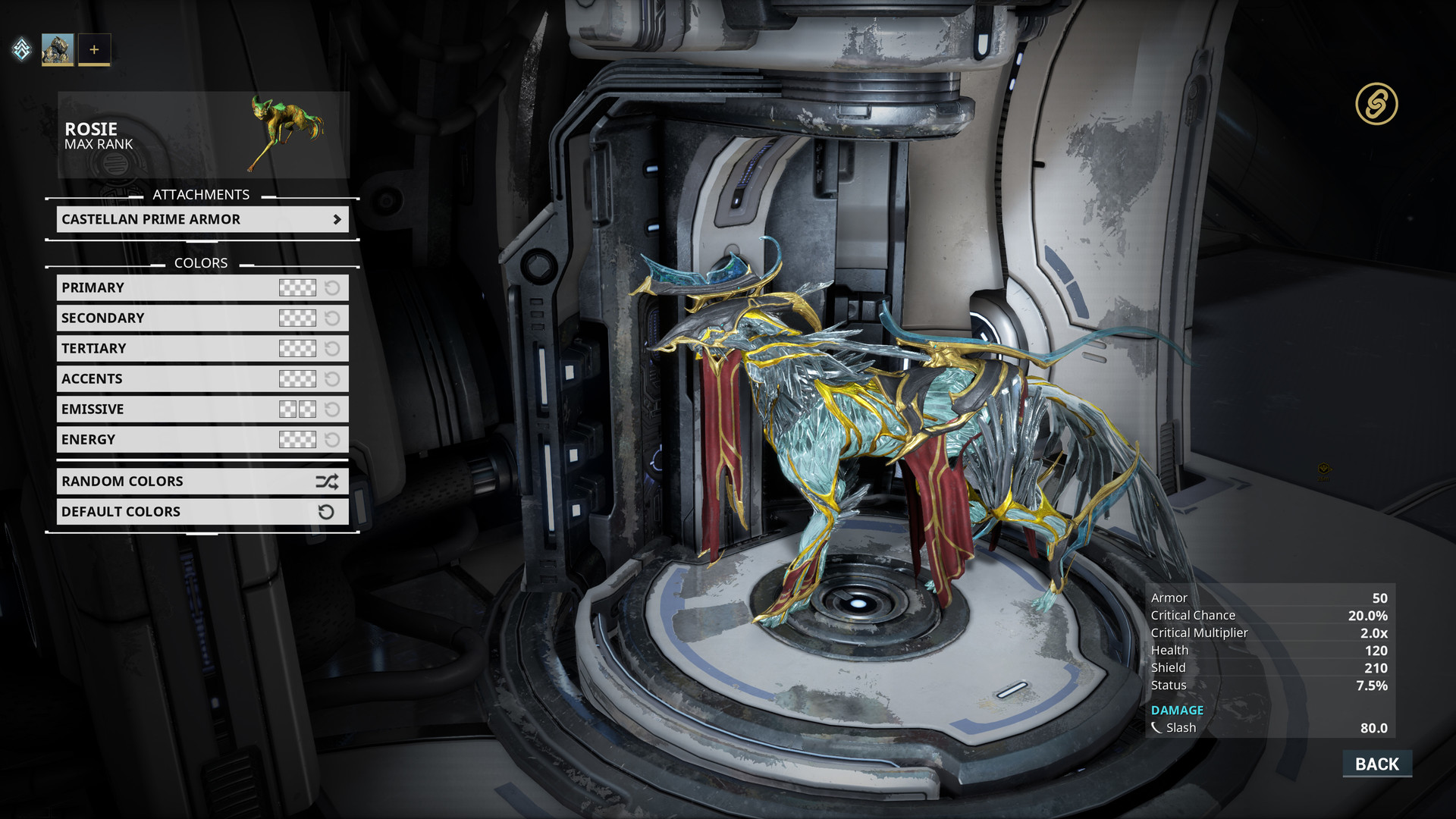Pick a new Accents color

point(297,378)
